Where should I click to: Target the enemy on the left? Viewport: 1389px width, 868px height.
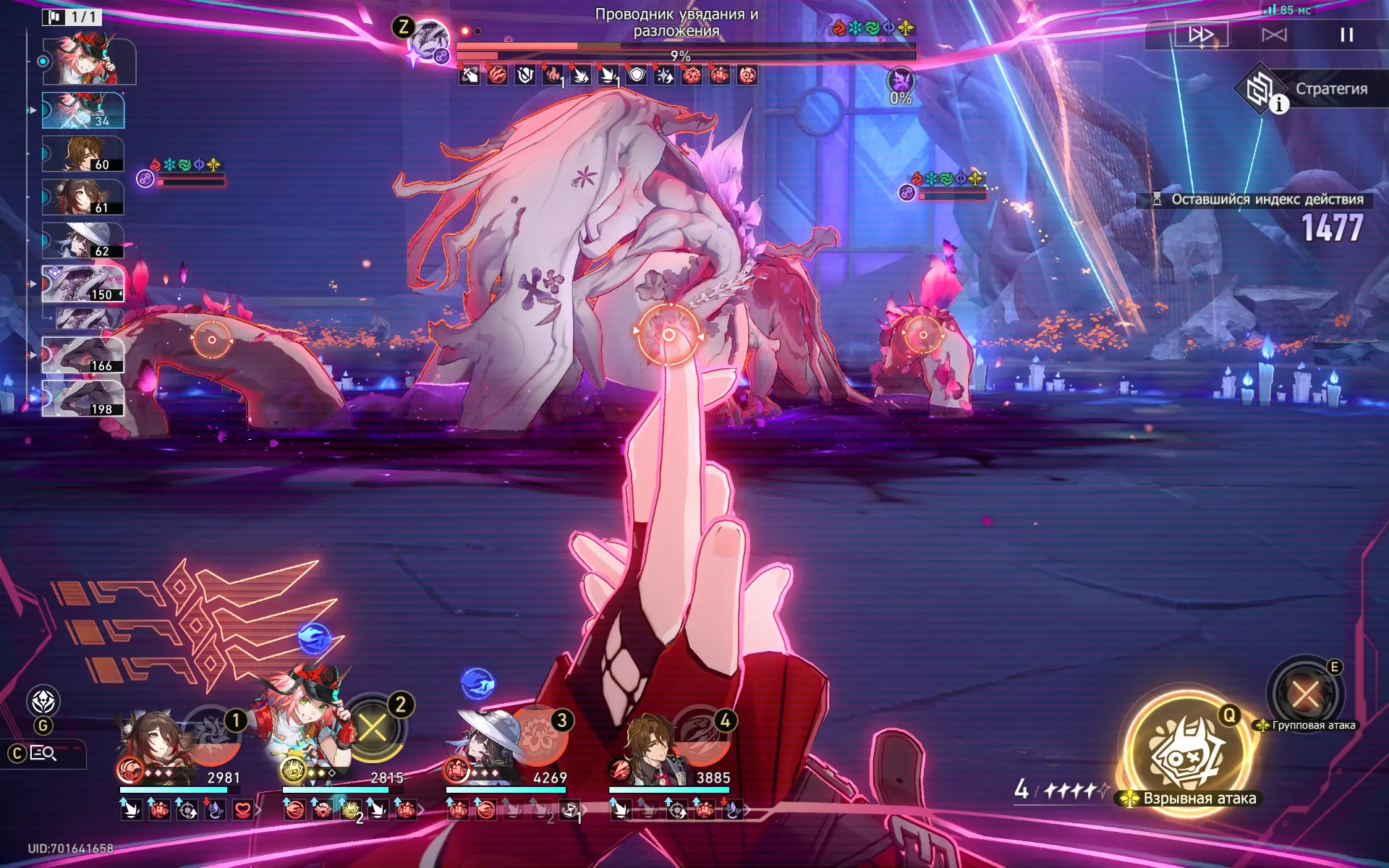(211, 339)
